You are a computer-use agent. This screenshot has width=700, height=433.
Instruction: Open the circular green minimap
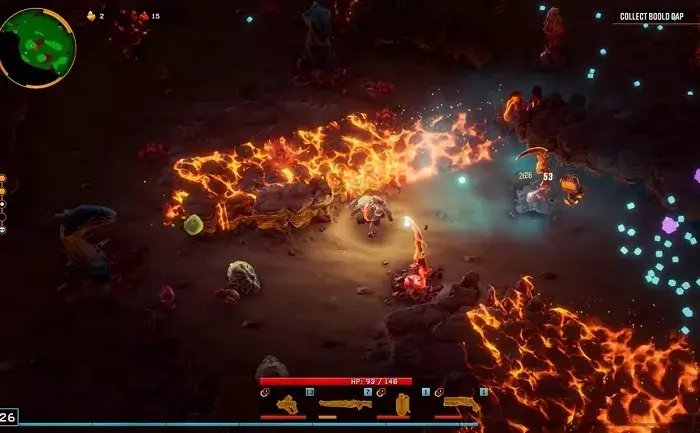37,47
